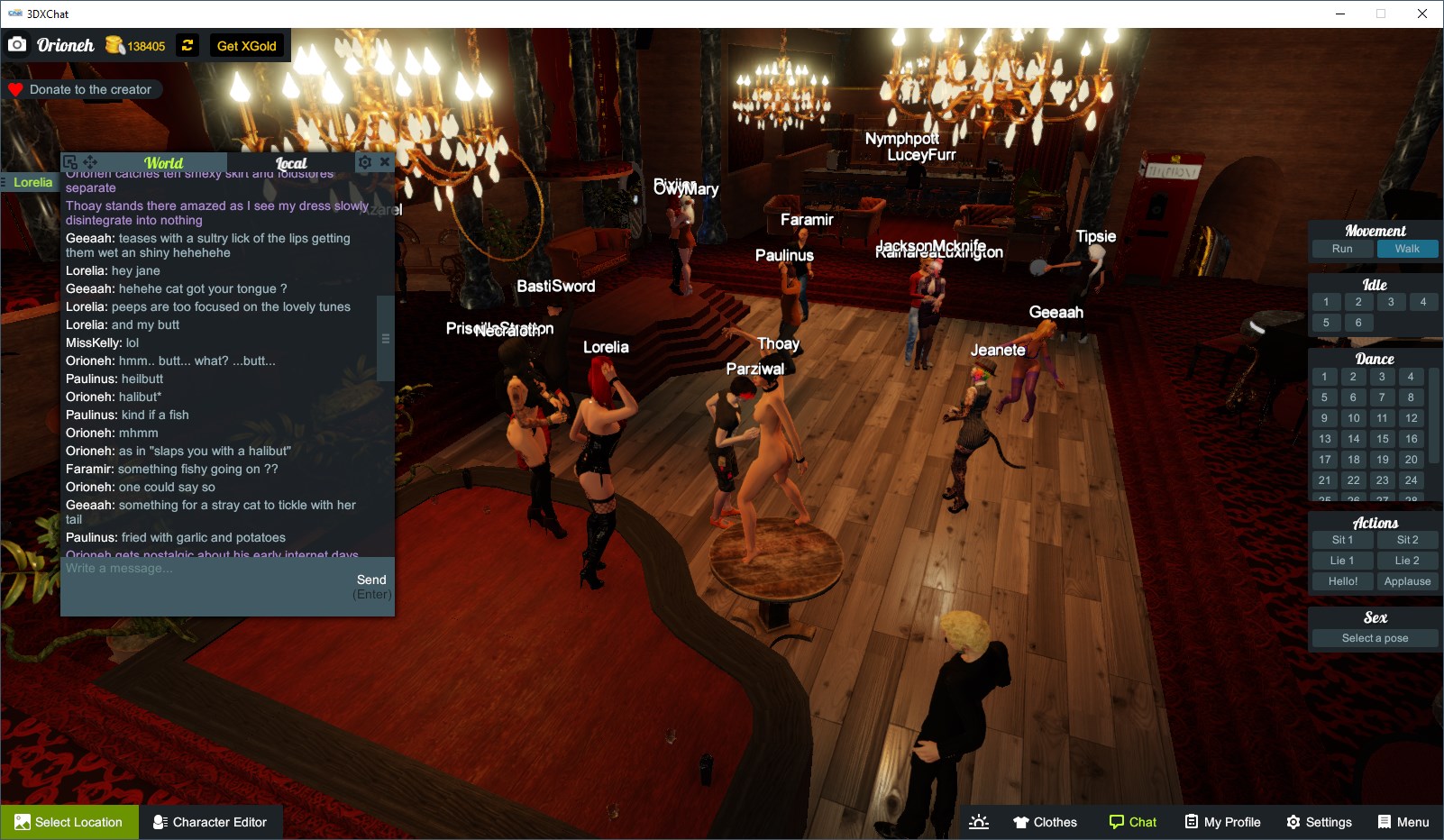Click the Write a message input field
Viewport: 1444px width, 840px height.
point(180,569)
